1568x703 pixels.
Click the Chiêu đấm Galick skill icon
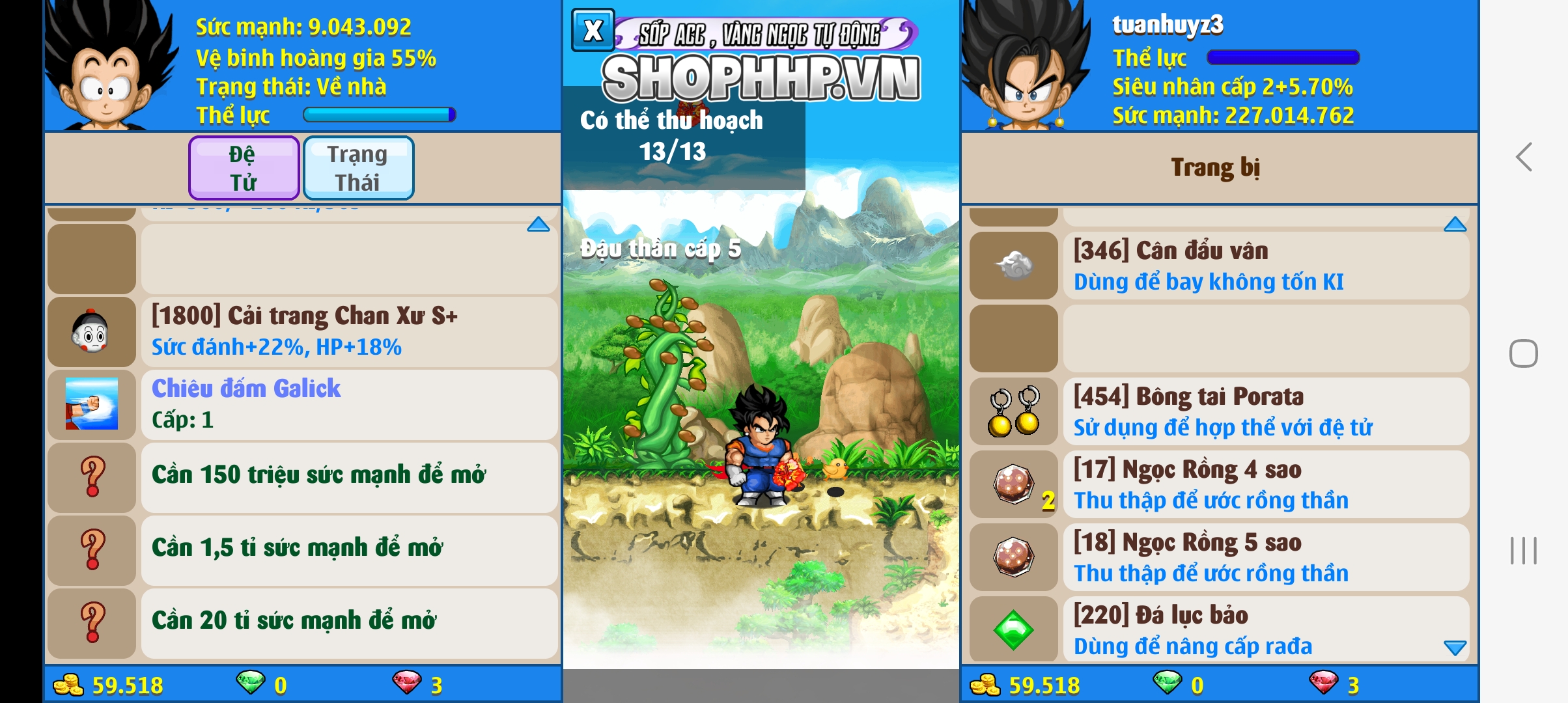point(92,405)
